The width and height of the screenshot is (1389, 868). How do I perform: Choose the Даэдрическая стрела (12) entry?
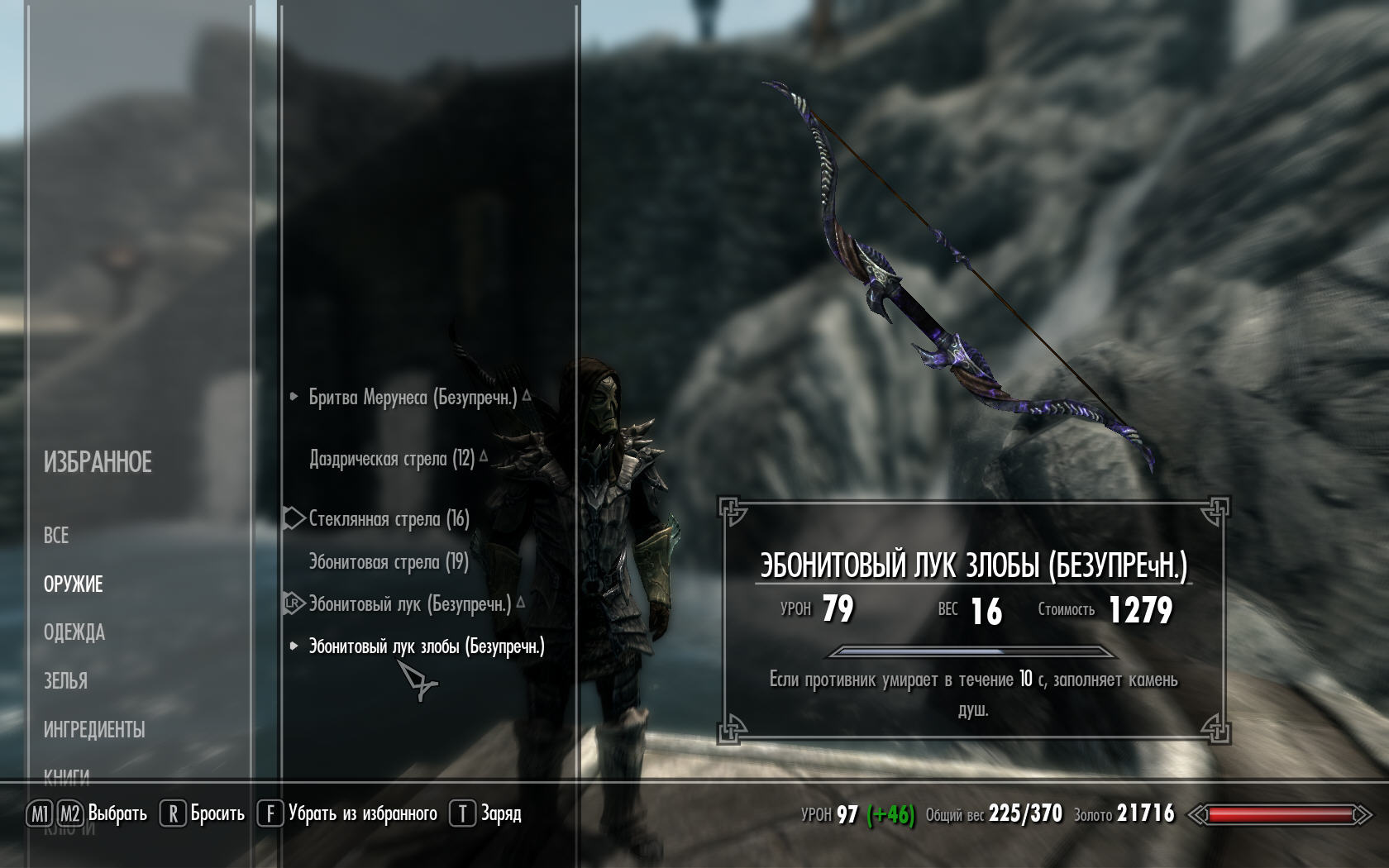[x=391, y=459]
